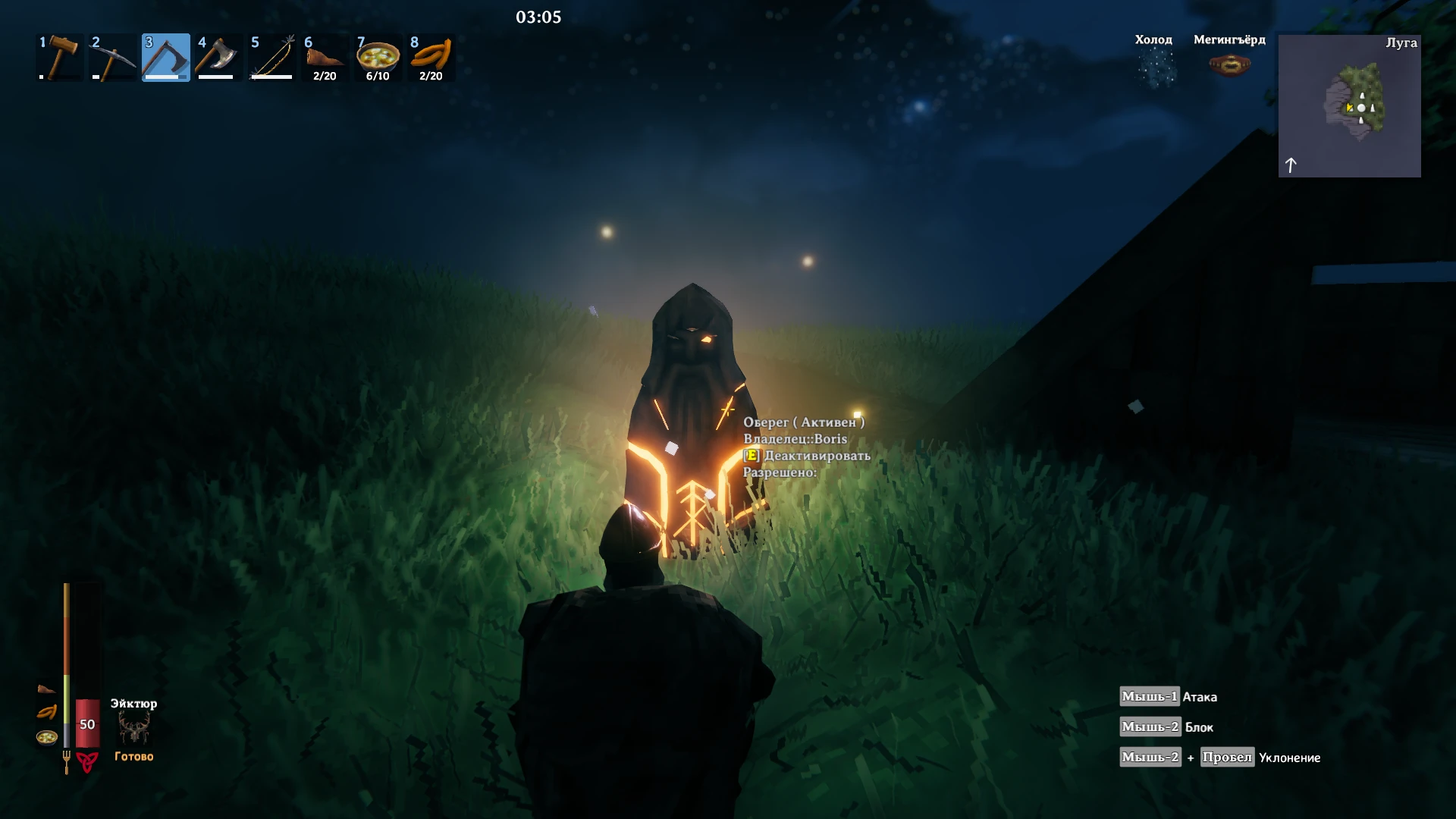Image resolution: width=1456 pixels, height=819 pixels.
Task: Select the hammer in hotbar slot 1
Action: (x=61, y=57)
